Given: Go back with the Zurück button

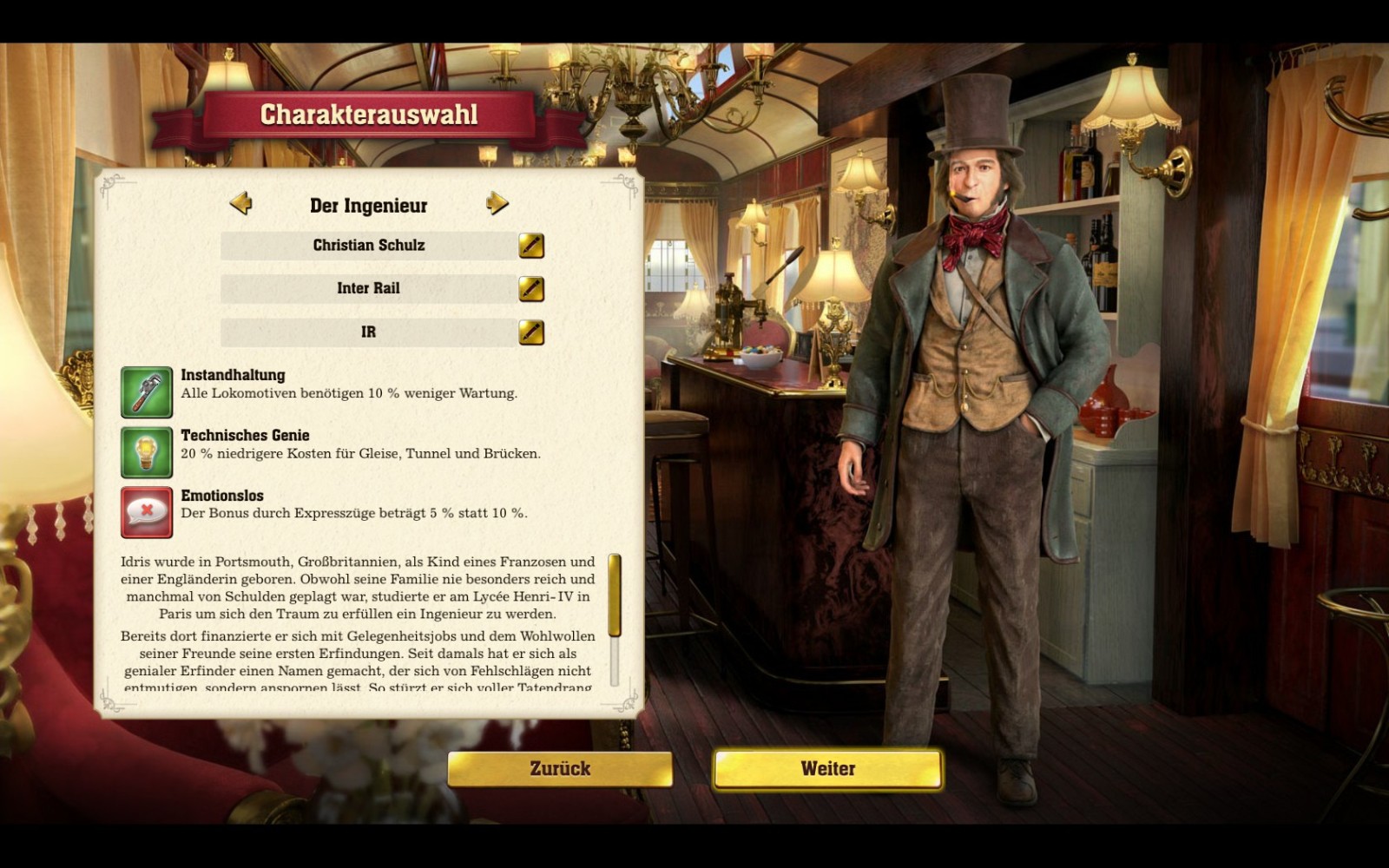Looking at the screenshot, I should tap(560, 769).
